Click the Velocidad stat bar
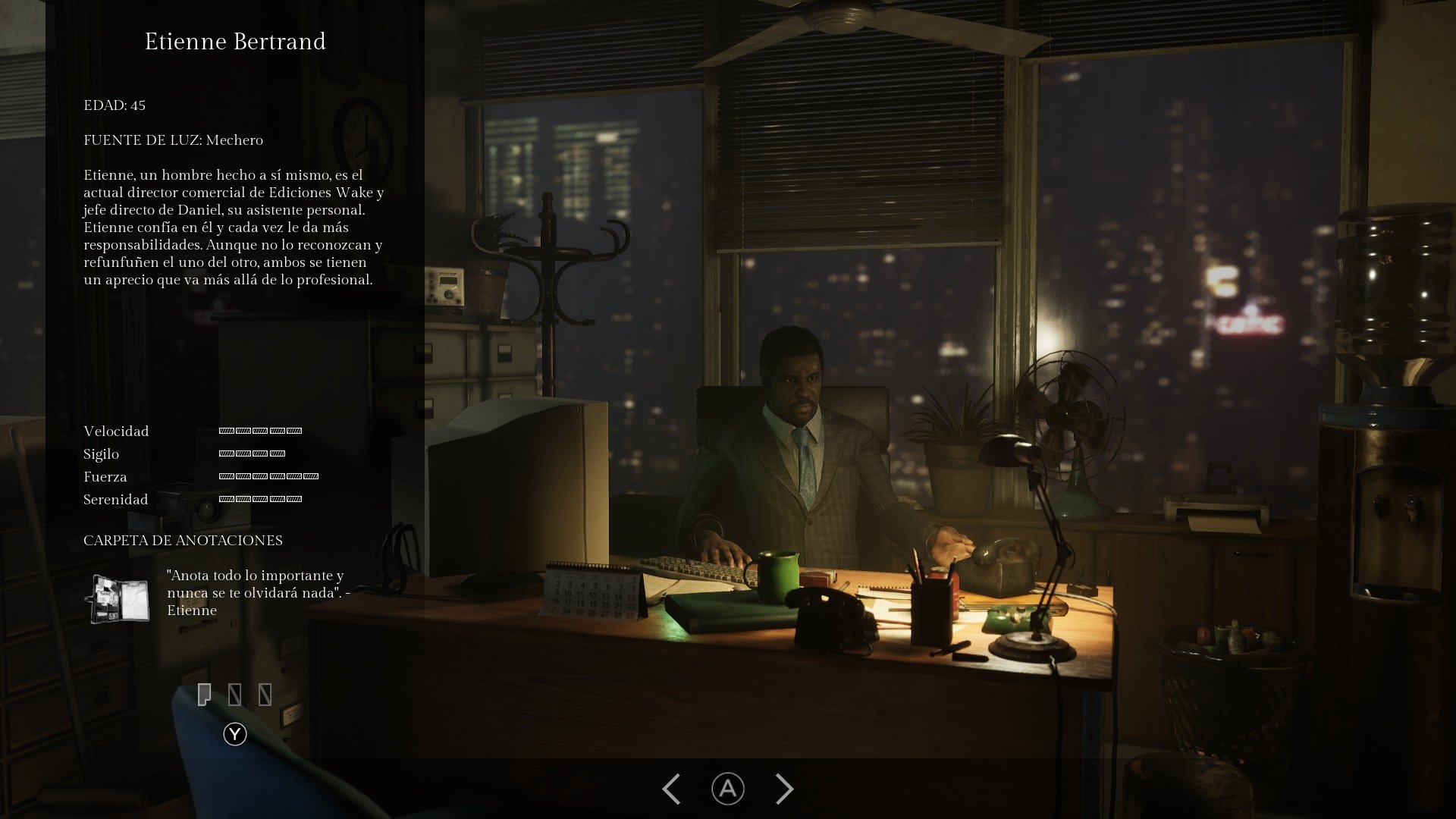The image size is (1456, 819). [x=259, y=431]
